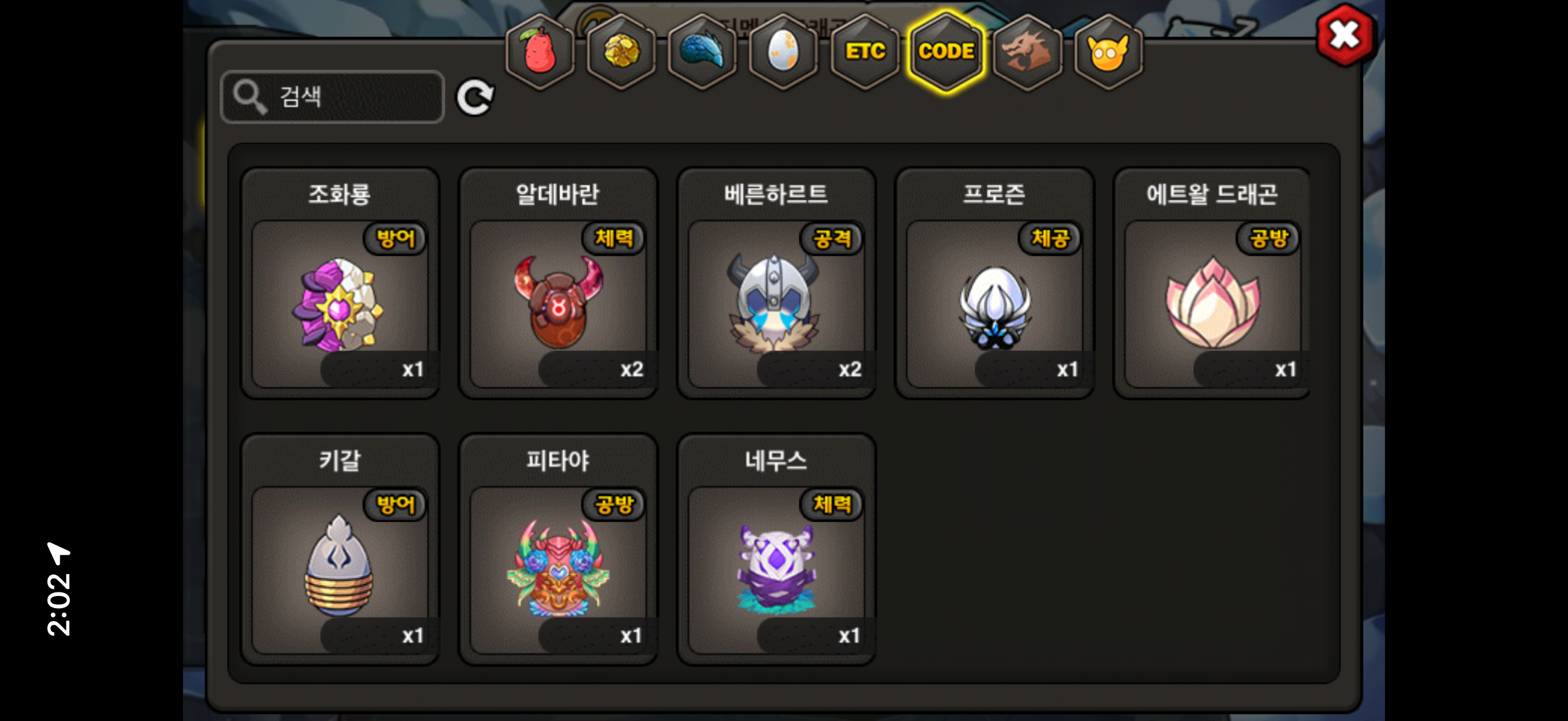Open the gold nugget category tab
Image resolution: width=1568 pixels, height=721 pixels.
click(x=621, y=52)
